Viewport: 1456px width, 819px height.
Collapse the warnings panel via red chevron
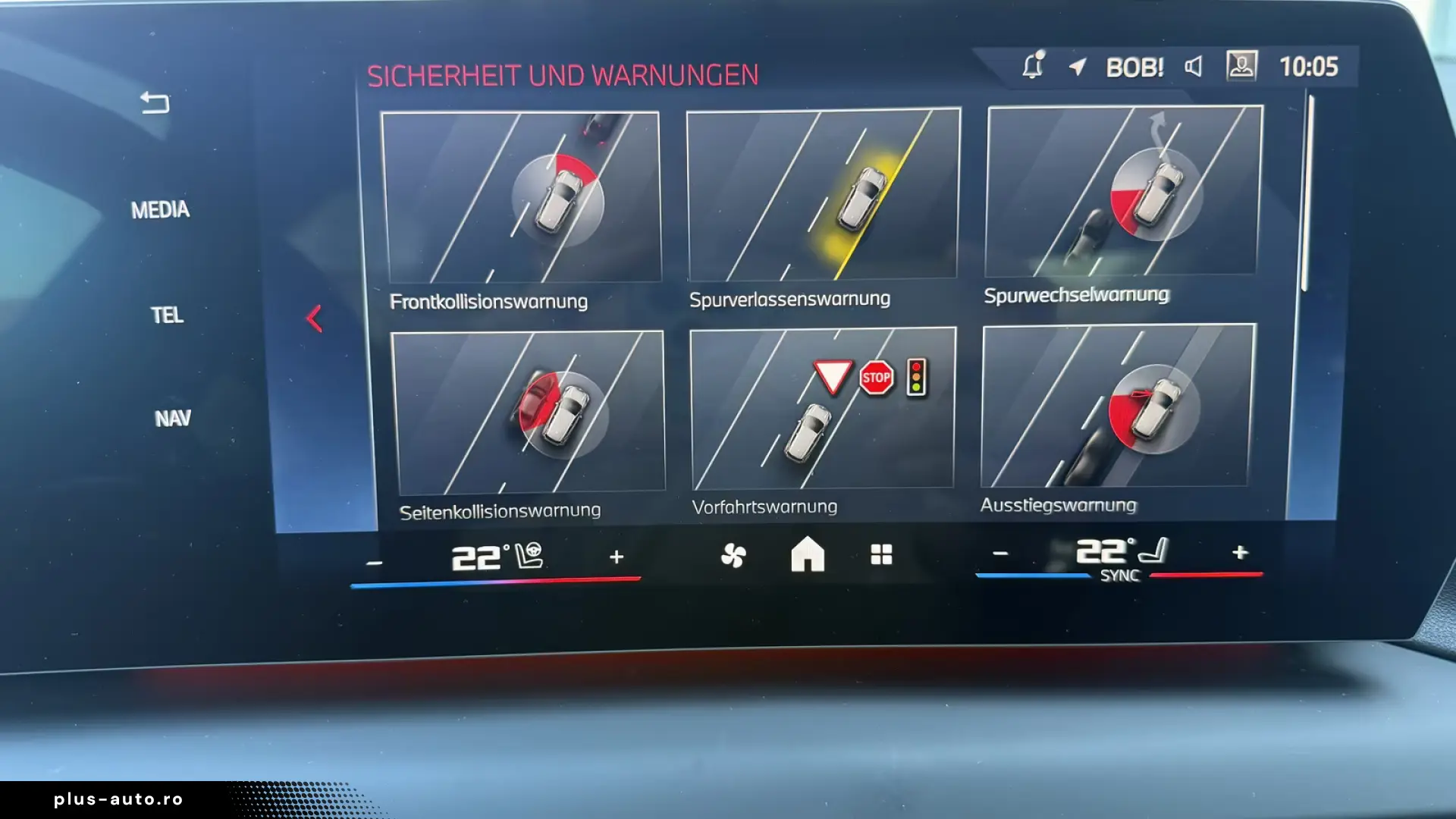tap(314, 318)
